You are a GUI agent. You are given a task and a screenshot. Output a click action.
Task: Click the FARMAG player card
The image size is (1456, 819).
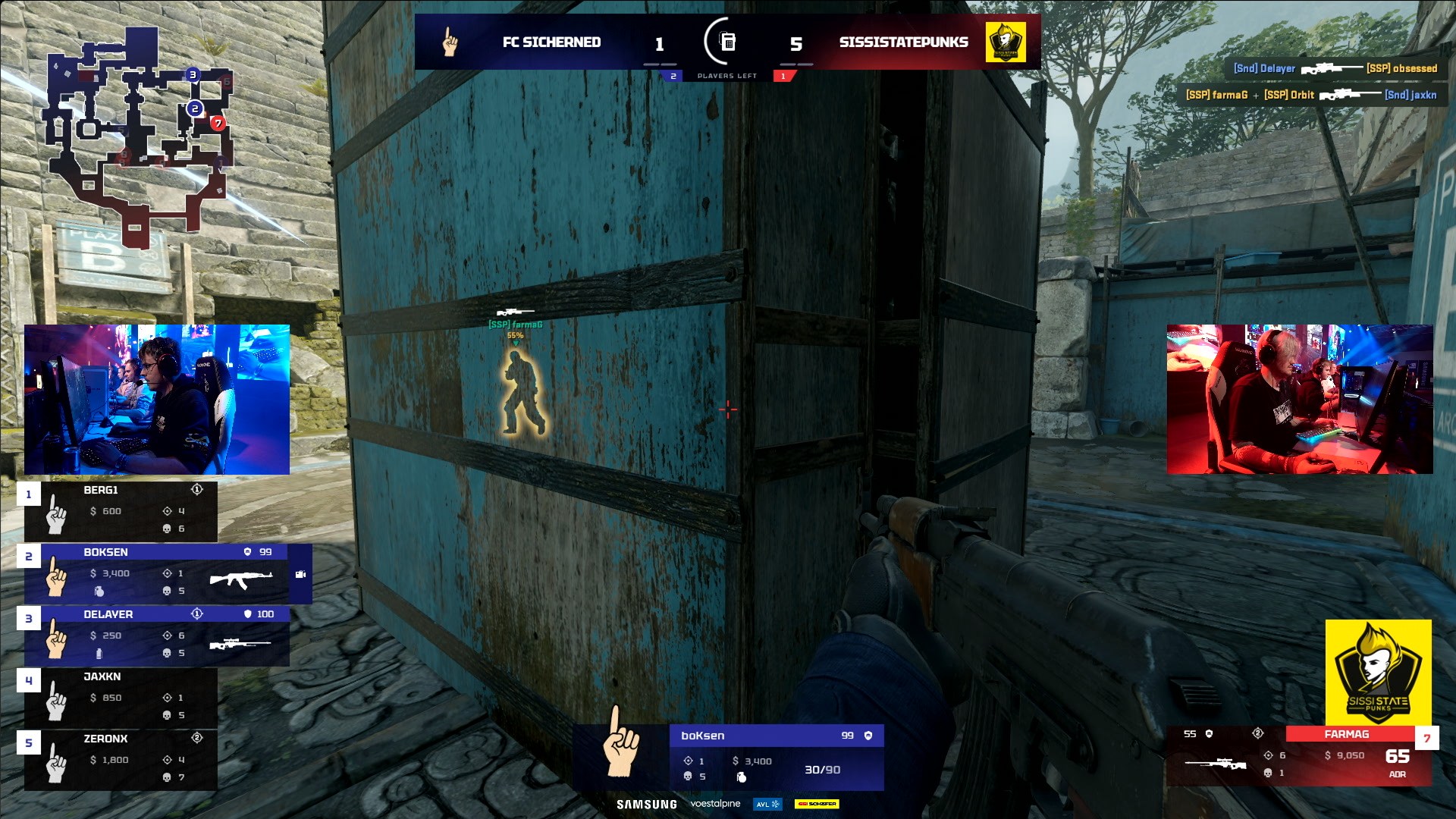[1298, 755]
